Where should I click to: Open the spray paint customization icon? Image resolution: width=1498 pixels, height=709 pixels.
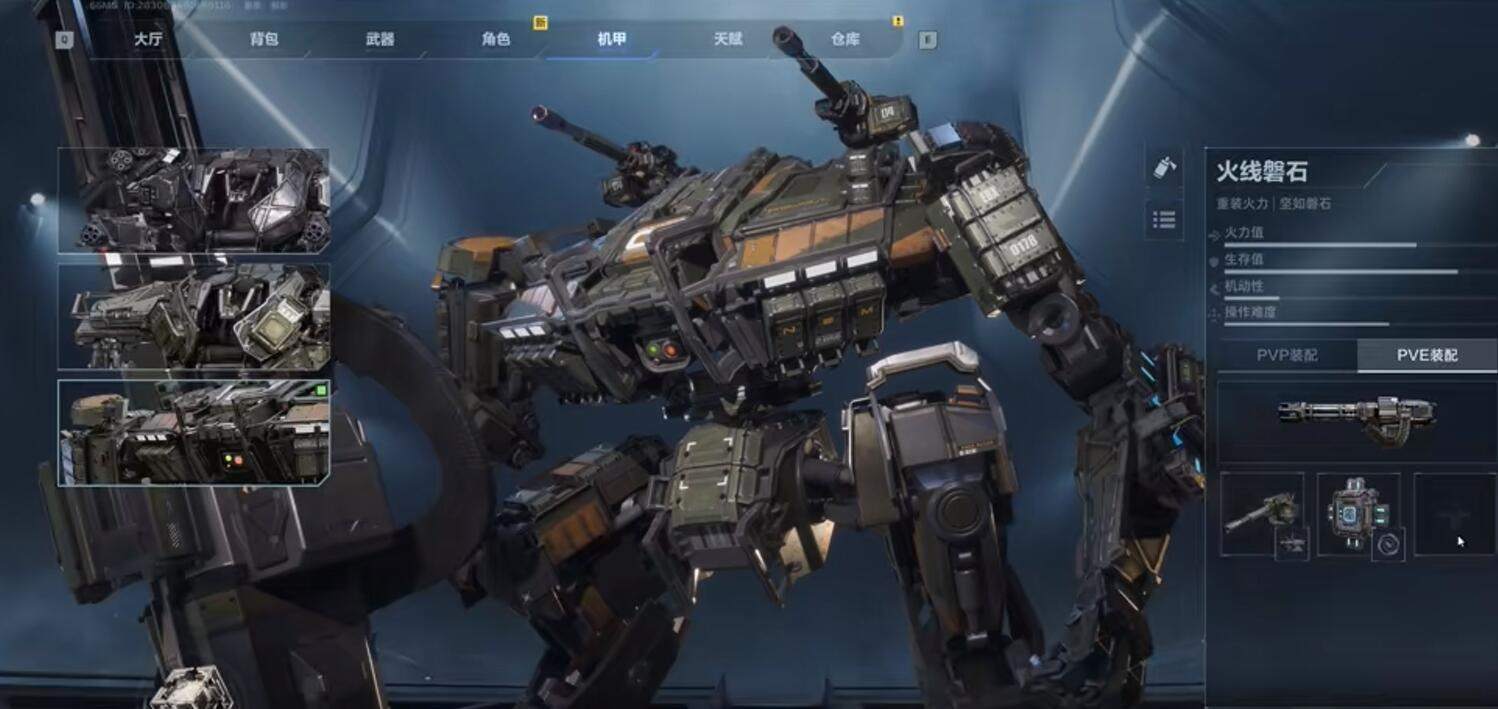pyautogui.click(x=1164, y=168)
